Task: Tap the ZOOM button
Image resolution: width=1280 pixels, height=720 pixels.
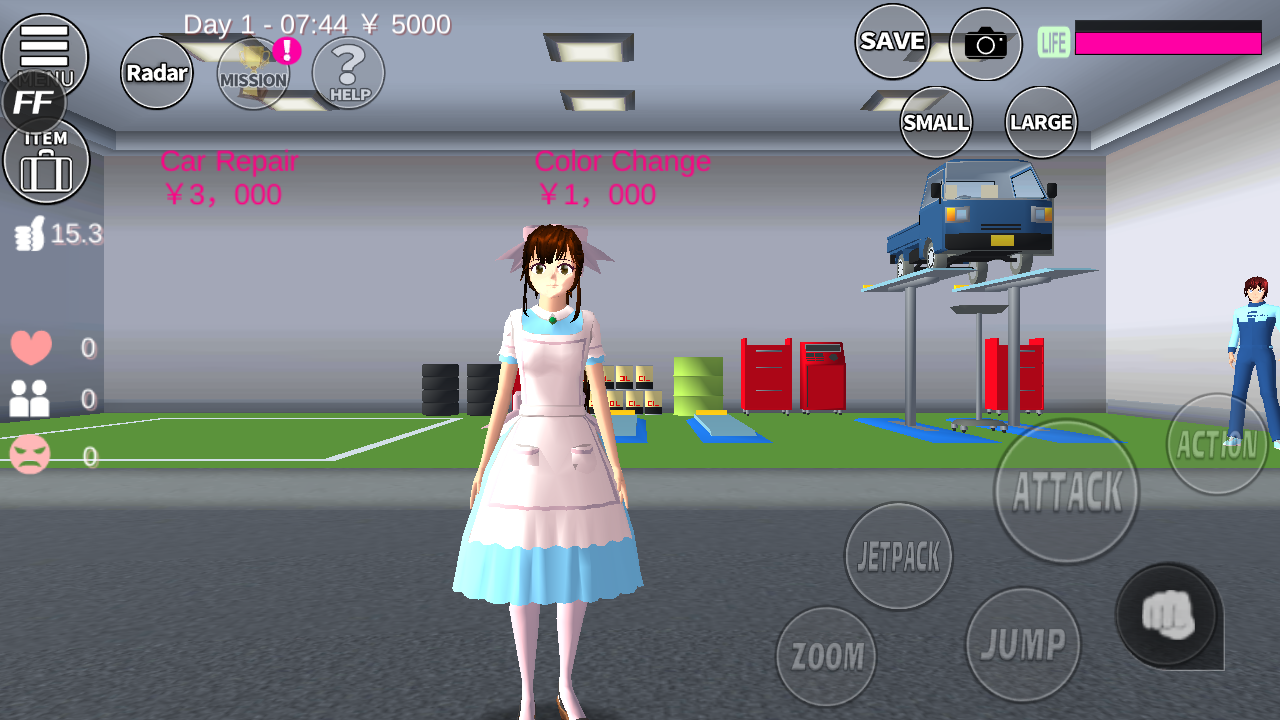Action: (x=826, y=656)
